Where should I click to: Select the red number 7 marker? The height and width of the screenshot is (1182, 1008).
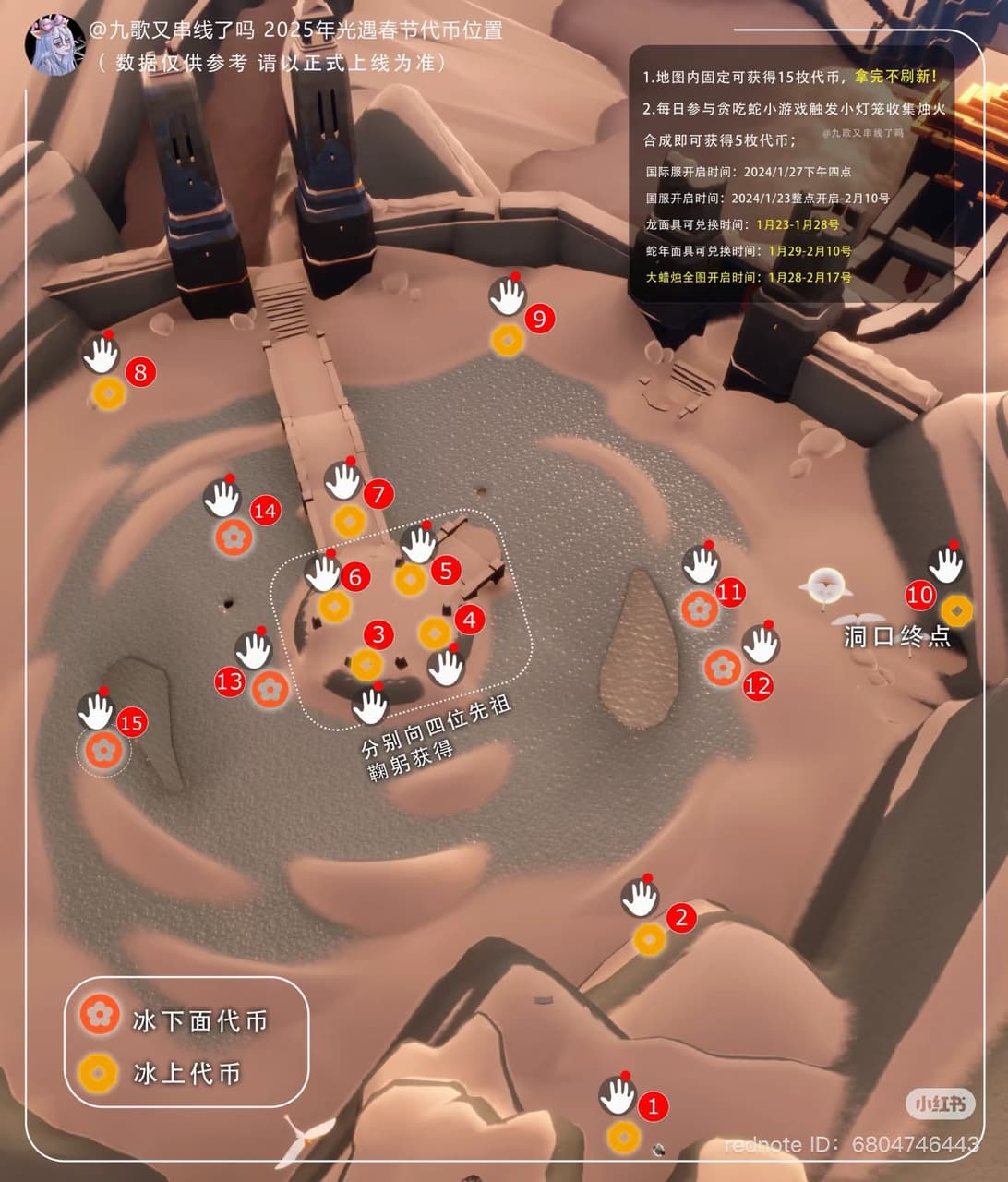pyautogui.click(x=378, y=494)
